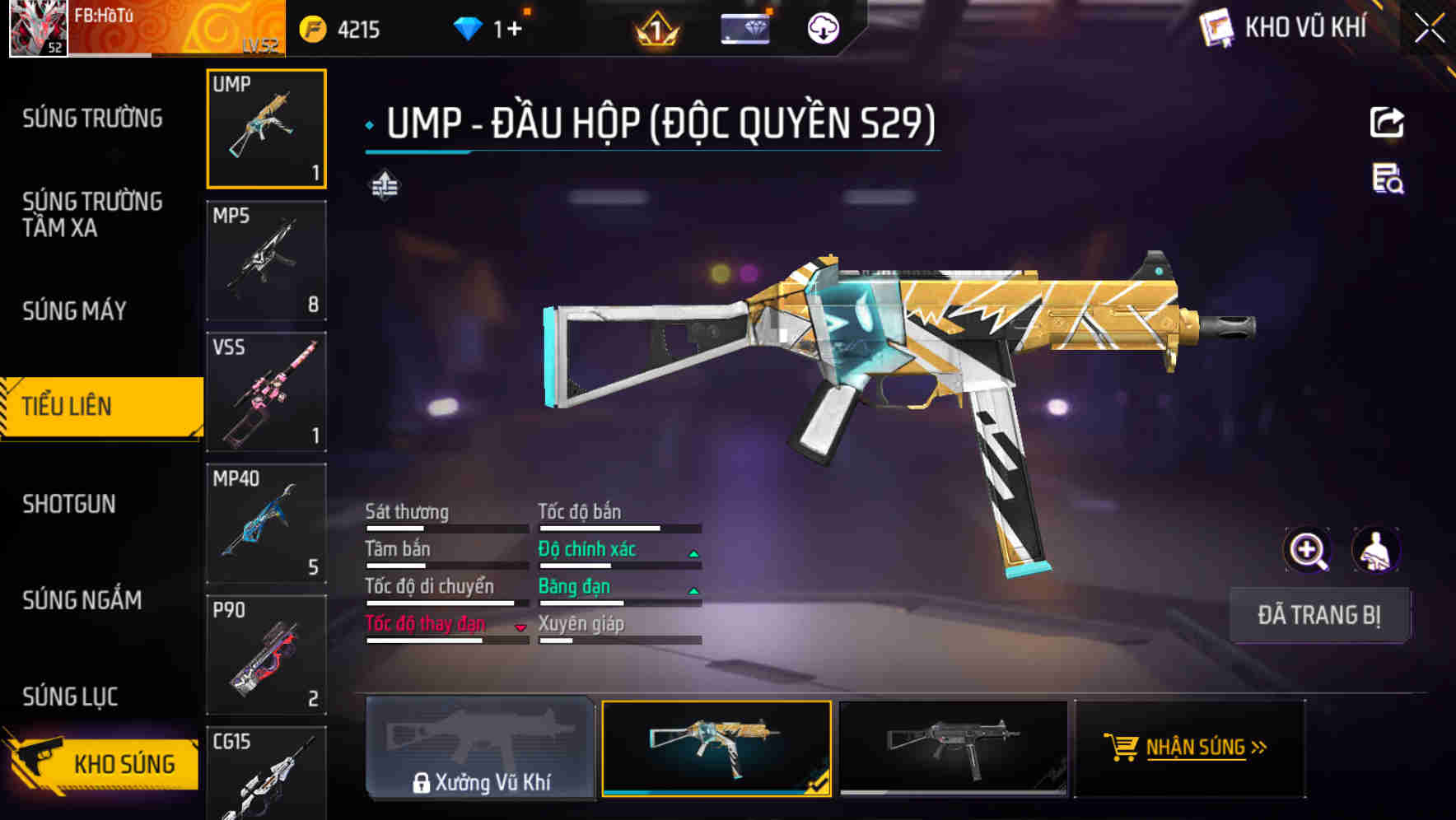Open the Súng Lục category
1456x820 pixels.
pyautogui.click(x=71, y=697)
